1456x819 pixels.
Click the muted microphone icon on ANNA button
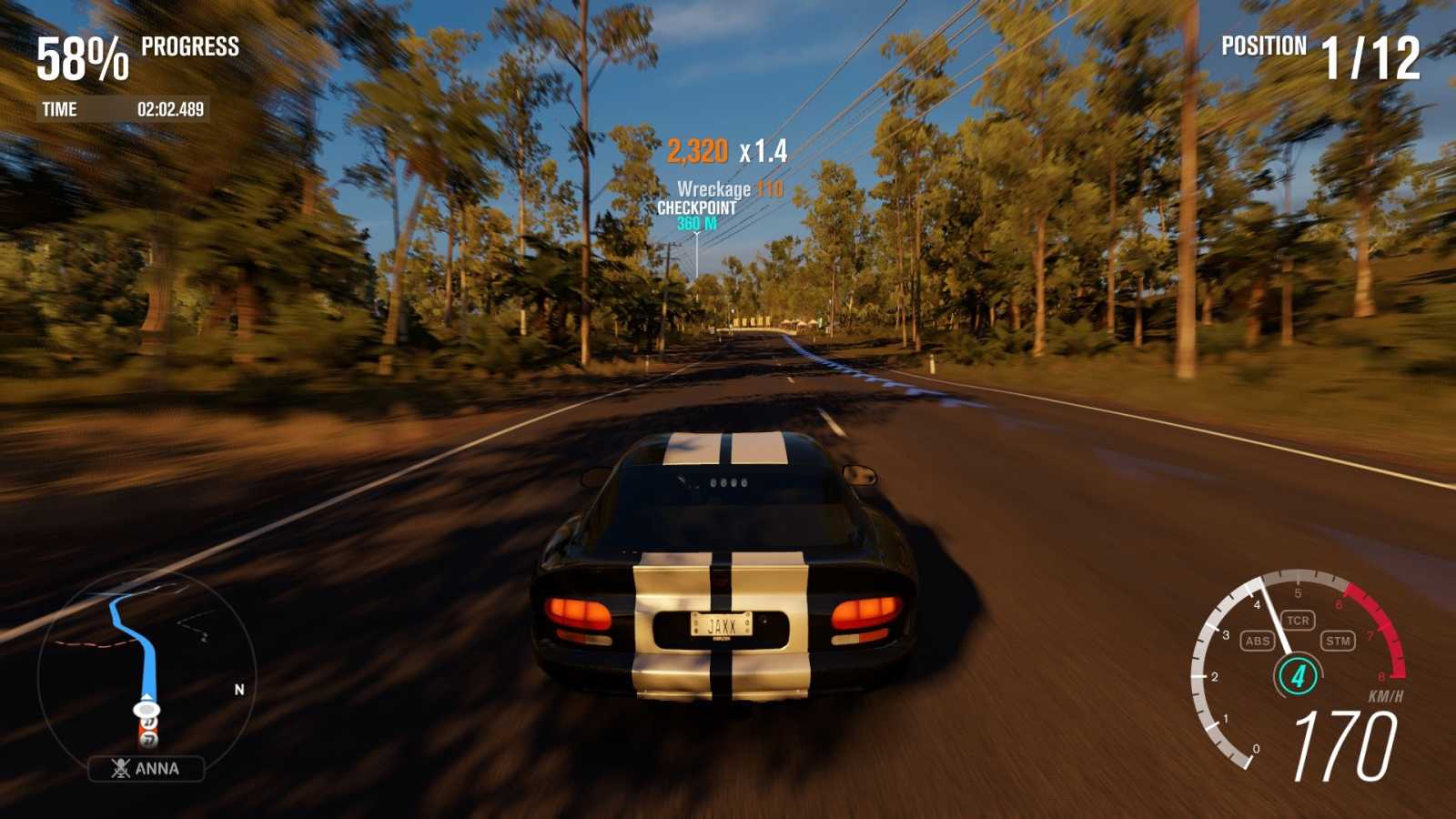click(121, 768)
